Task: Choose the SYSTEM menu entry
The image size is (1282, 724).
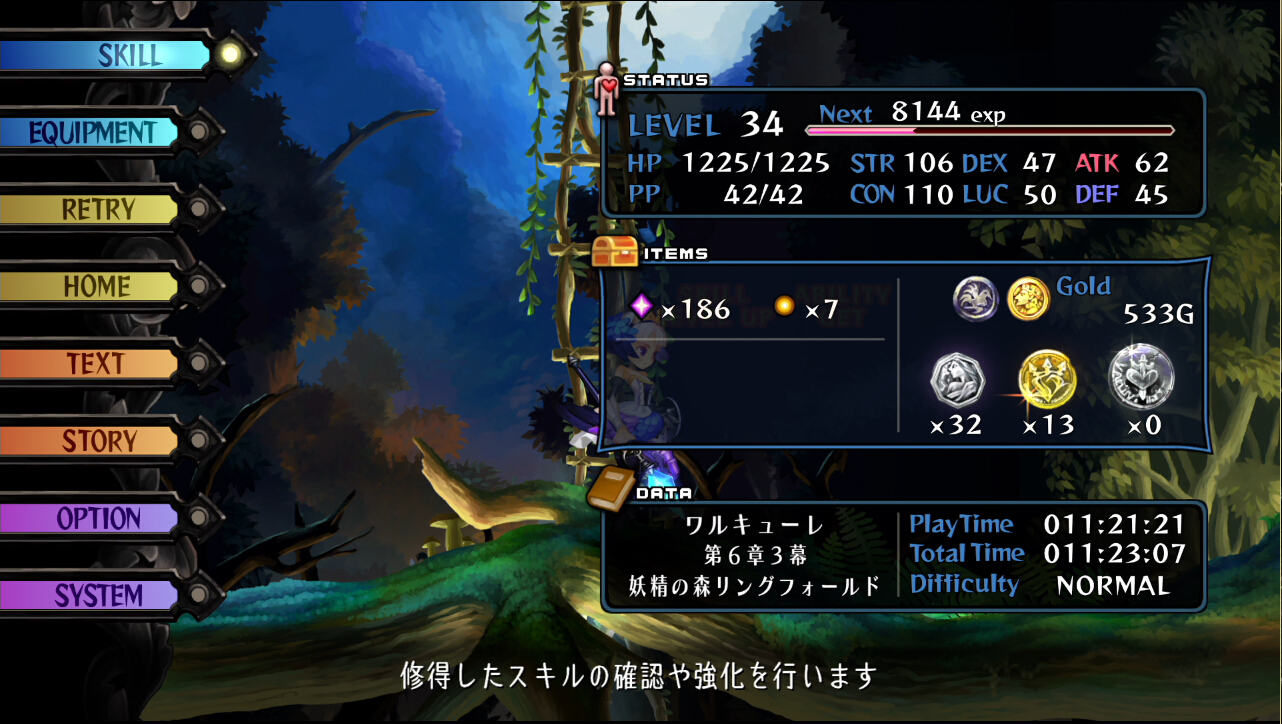Action: [x=98, y=596]
